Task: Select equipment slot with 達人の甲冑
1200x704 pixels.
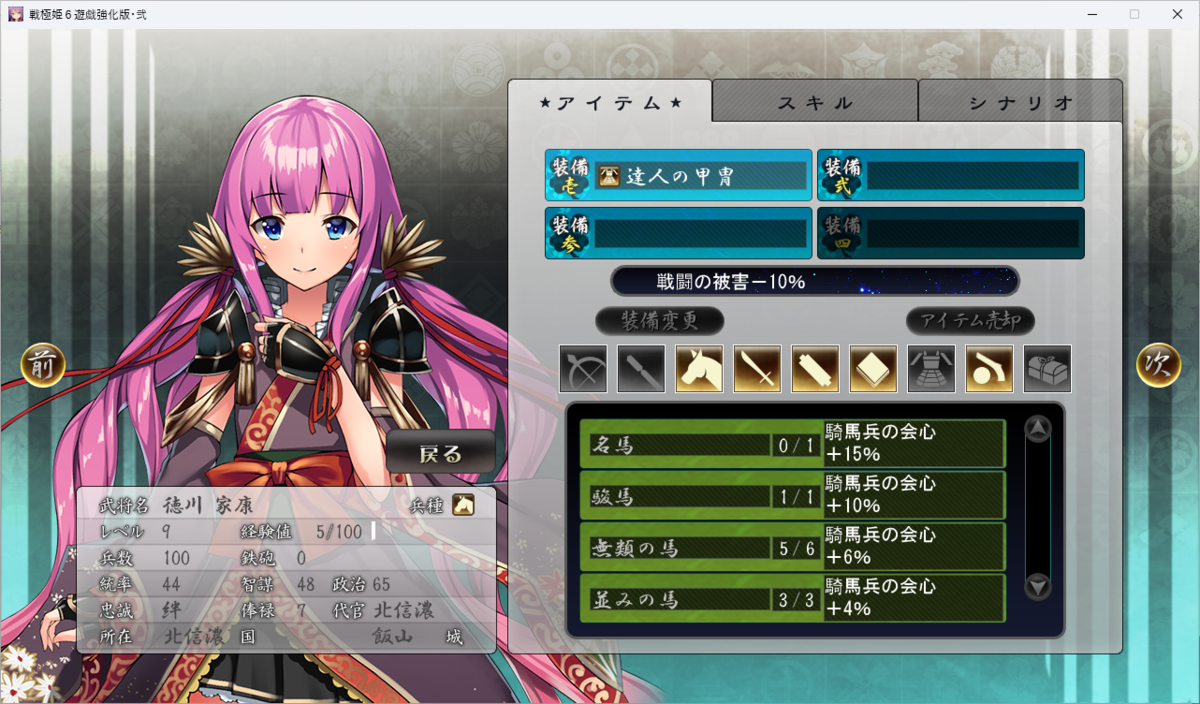Action: click(678, 176)
